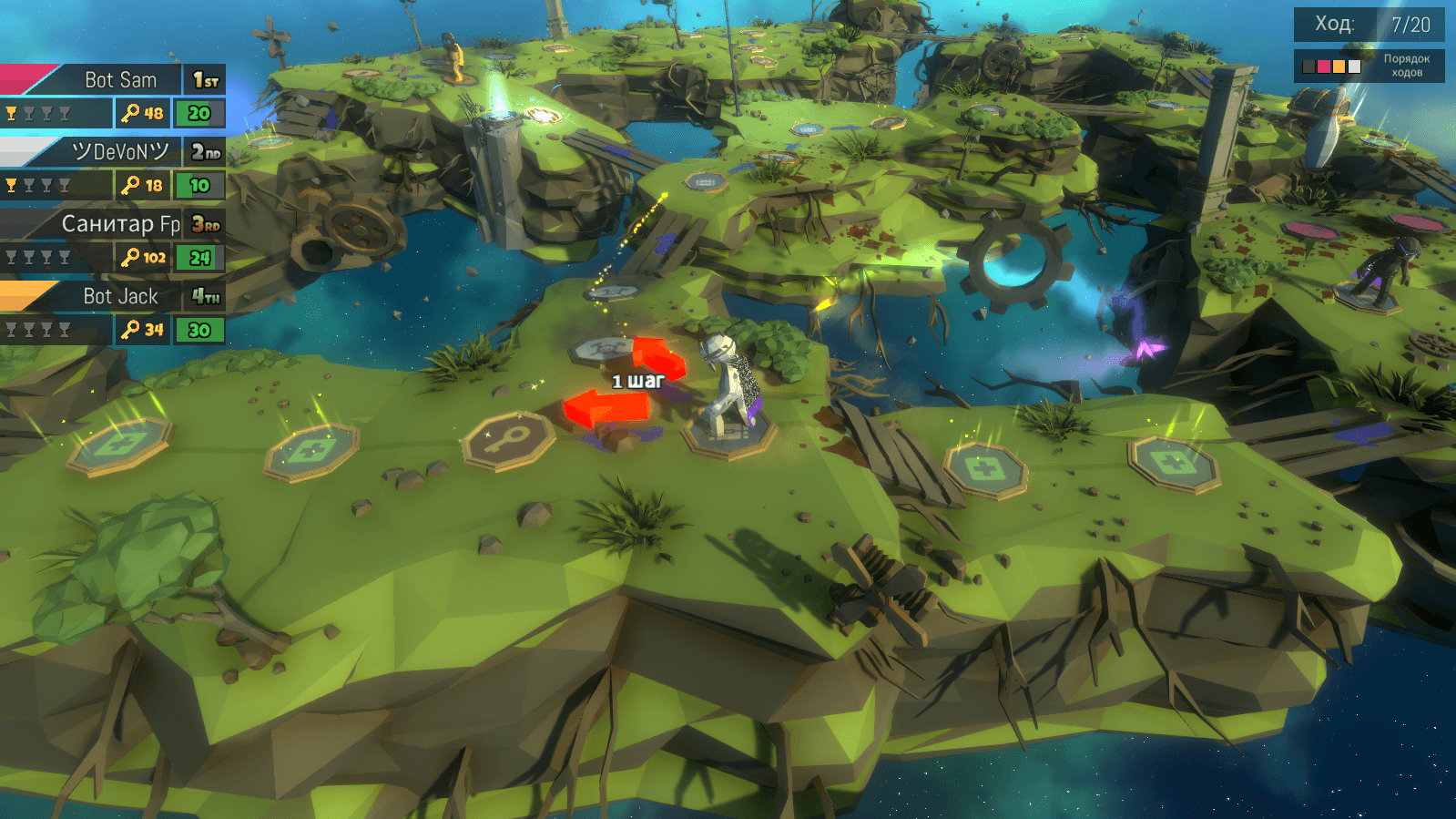
Task: Open the Порядок ходов turn order panel
Action: (x=1369, y=66)
